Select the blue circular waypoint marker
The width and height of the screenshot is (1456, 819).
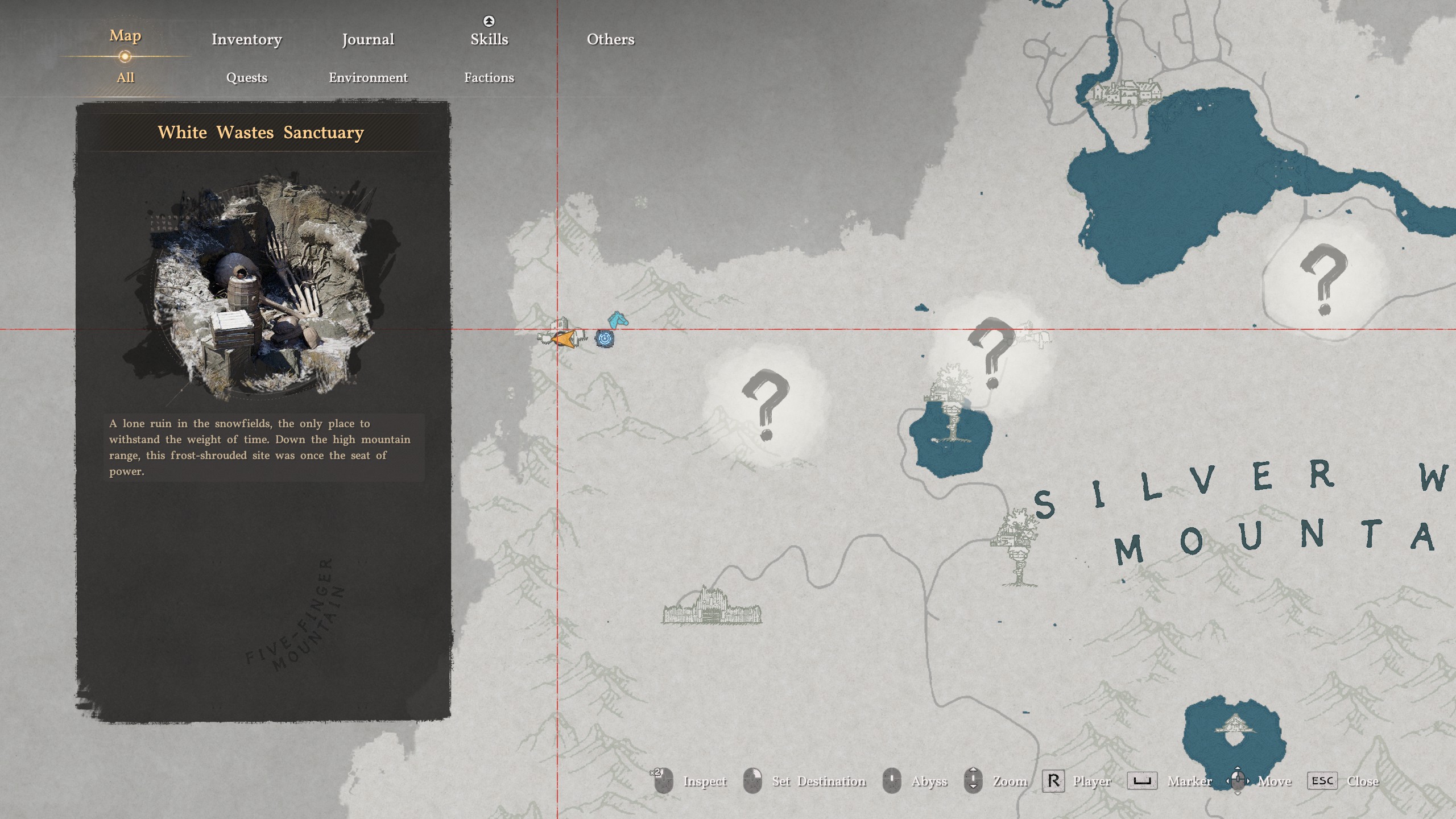605,339
